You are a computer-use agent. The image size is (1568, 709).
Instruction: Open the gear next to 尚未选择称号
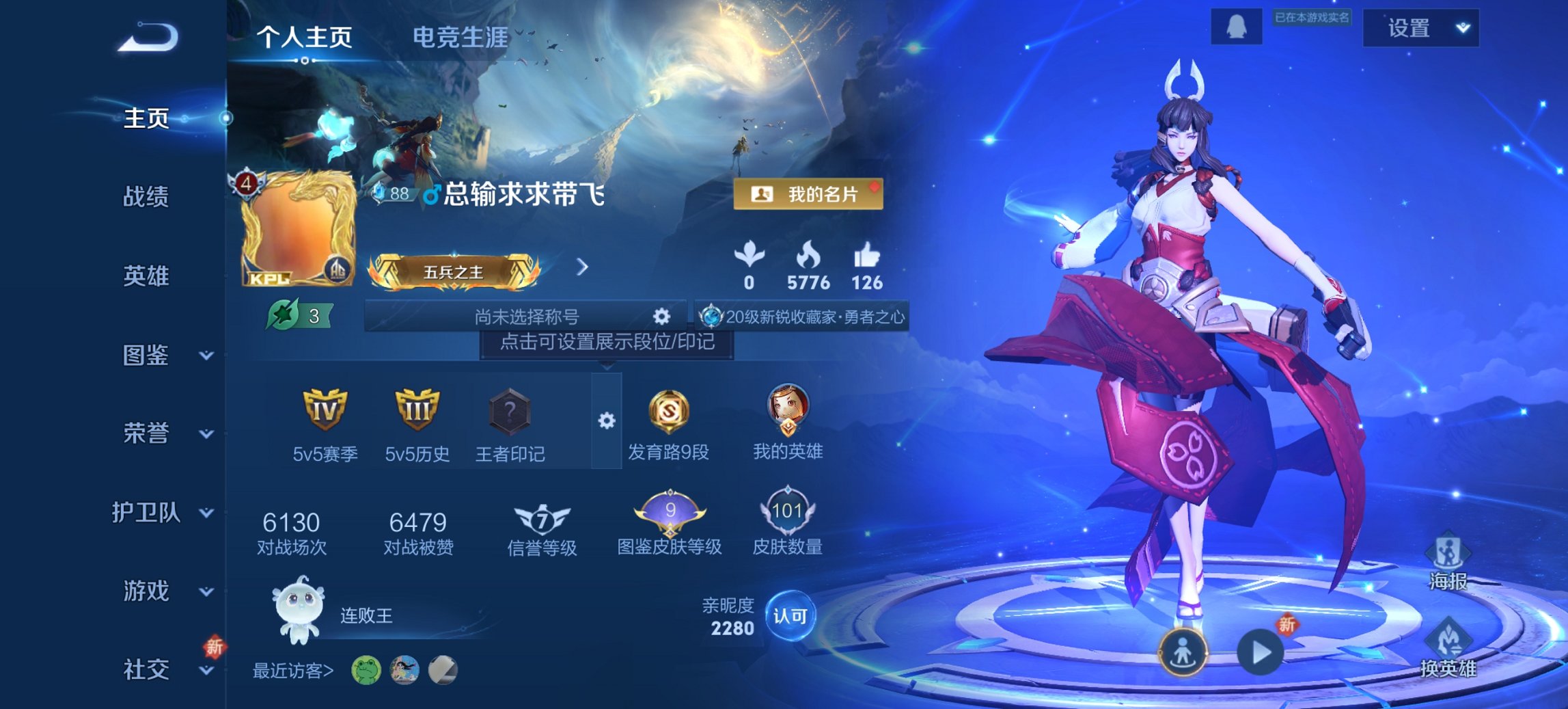tap(660, 317)
